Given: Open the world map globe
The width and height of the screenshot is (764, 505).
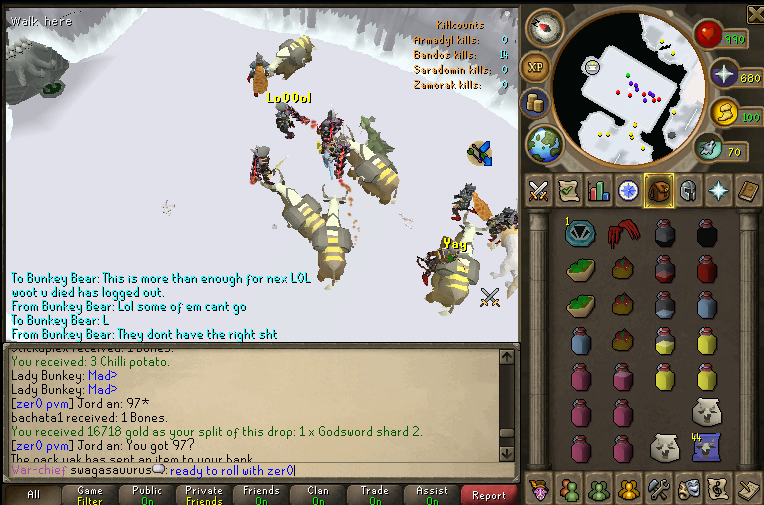Looking at the screenshot, I should click(544, 143).
